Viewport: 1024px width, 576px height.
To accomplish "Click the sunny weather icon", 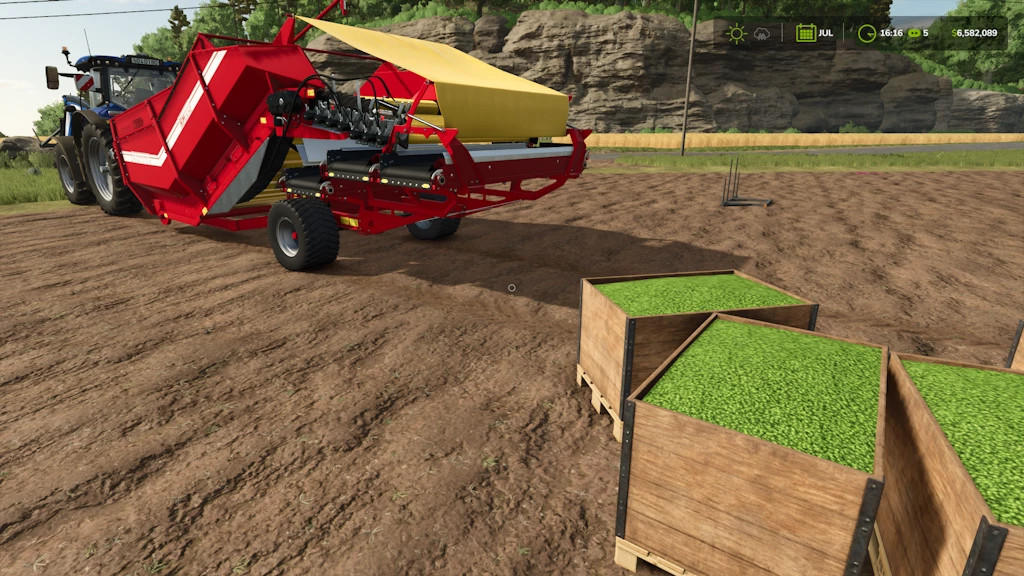I will (737, 33).
